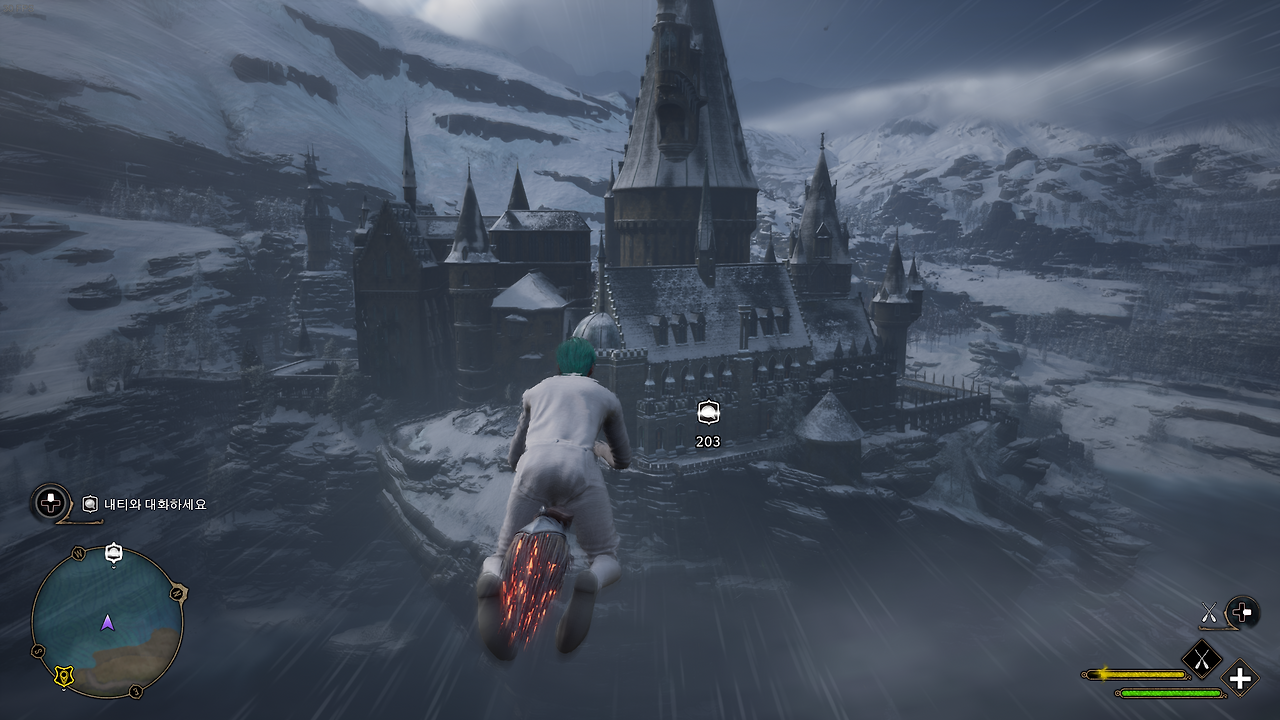Viewport: 1280px width, 720px height.
Task: Select the yellow Floo Flame icon on the minimap
Action: click(64, 674)
